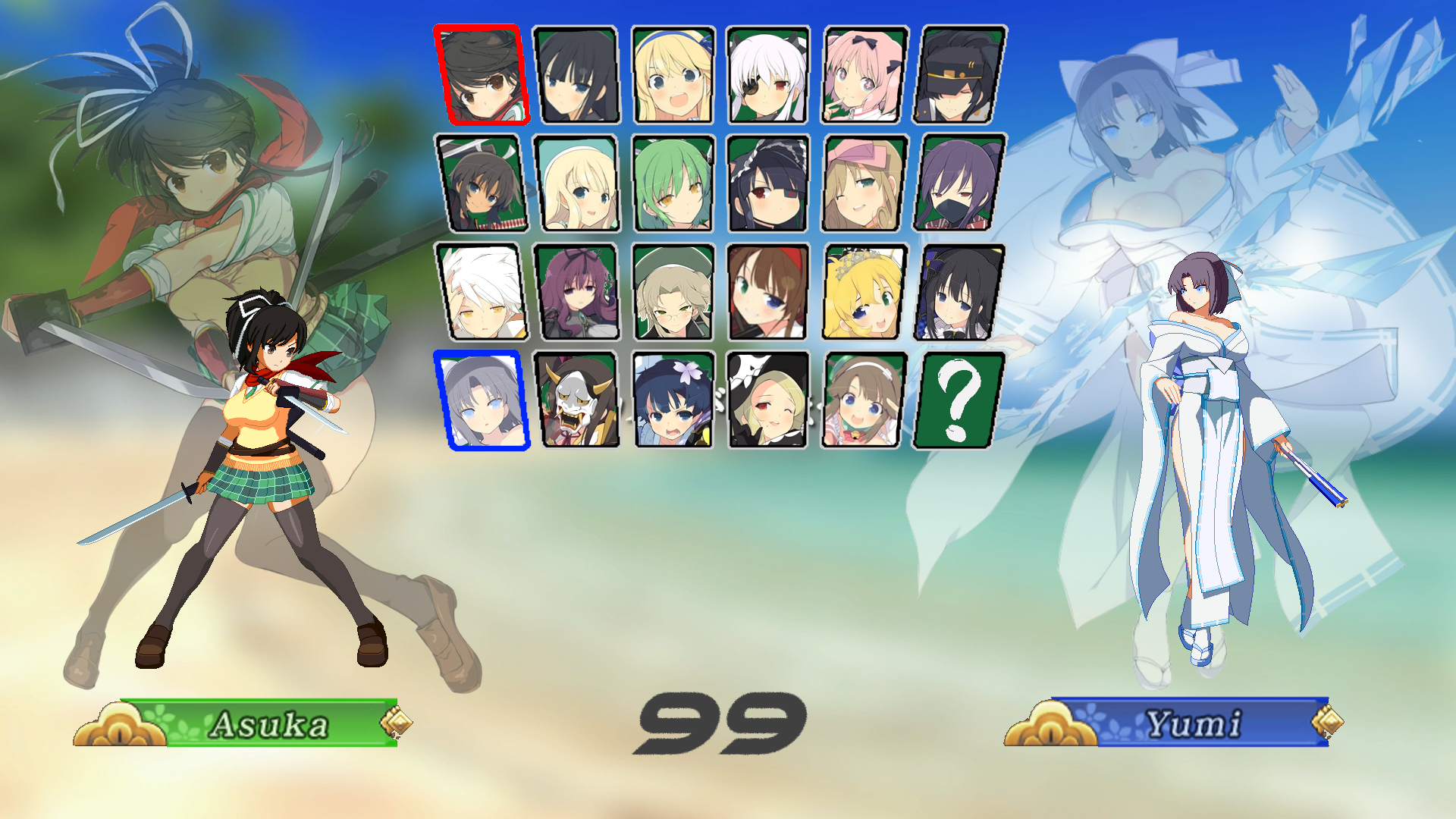Screen dimensions: 1456x819
Task: Select Asuka's red-framed portrait
Action: (x=481, y=74)
